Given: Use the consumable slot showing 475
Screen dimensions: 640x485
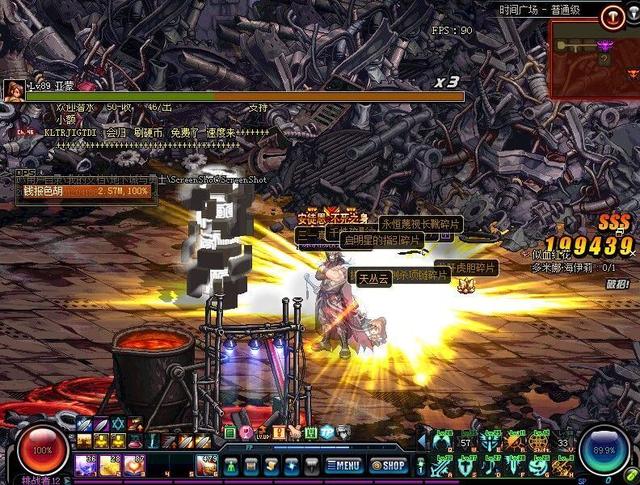Looking at the screenshot, I should click(x=206, y=465).
